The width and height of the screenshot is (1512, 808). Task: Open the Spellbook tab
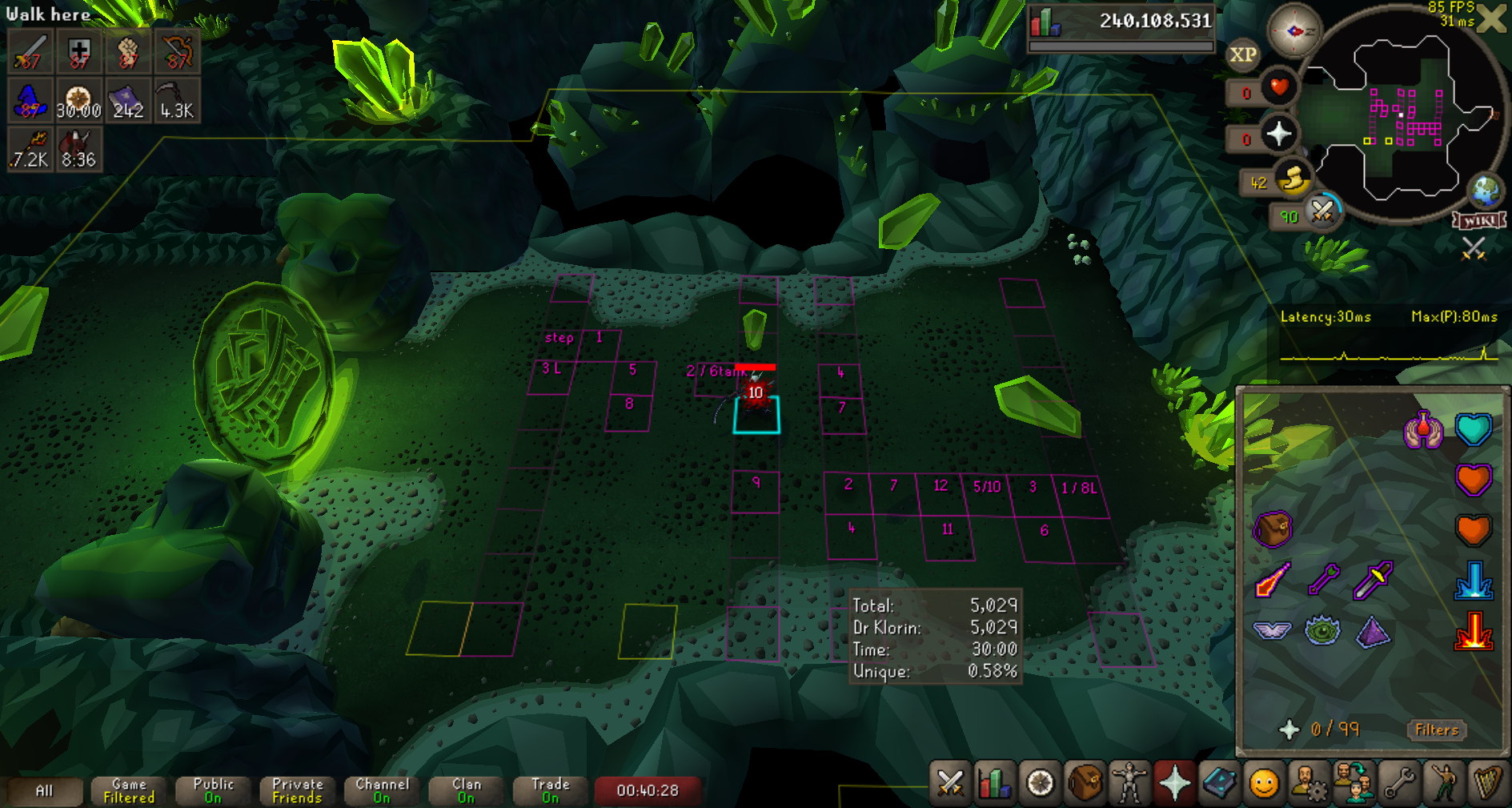tap(1219, 782)
